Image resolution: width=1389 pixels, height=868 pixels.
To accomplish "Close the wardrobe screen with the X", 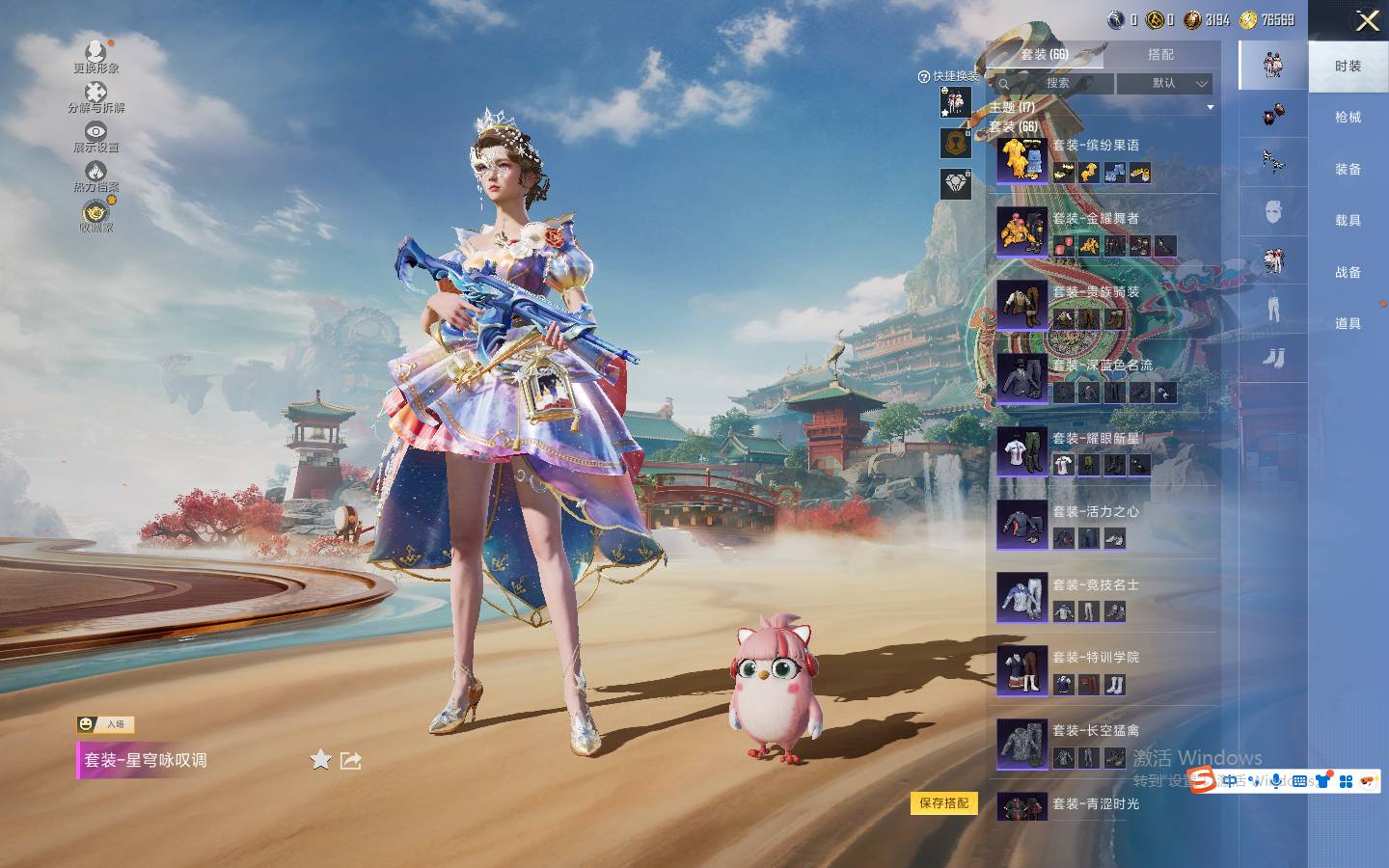I will [x=1367, y=20].
